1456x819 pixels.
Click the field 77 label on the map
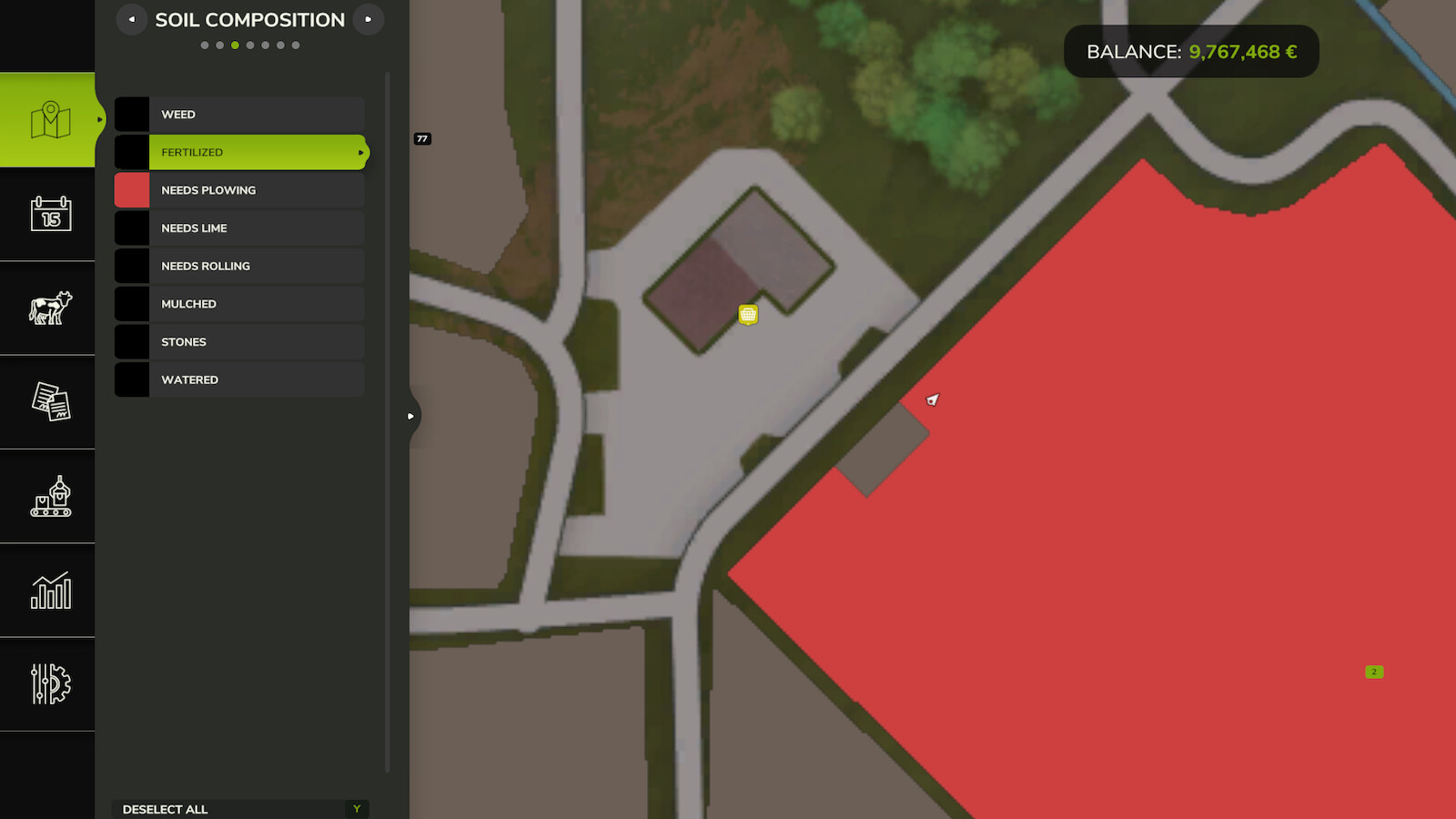pyautogui.click(x=422, y=139)
